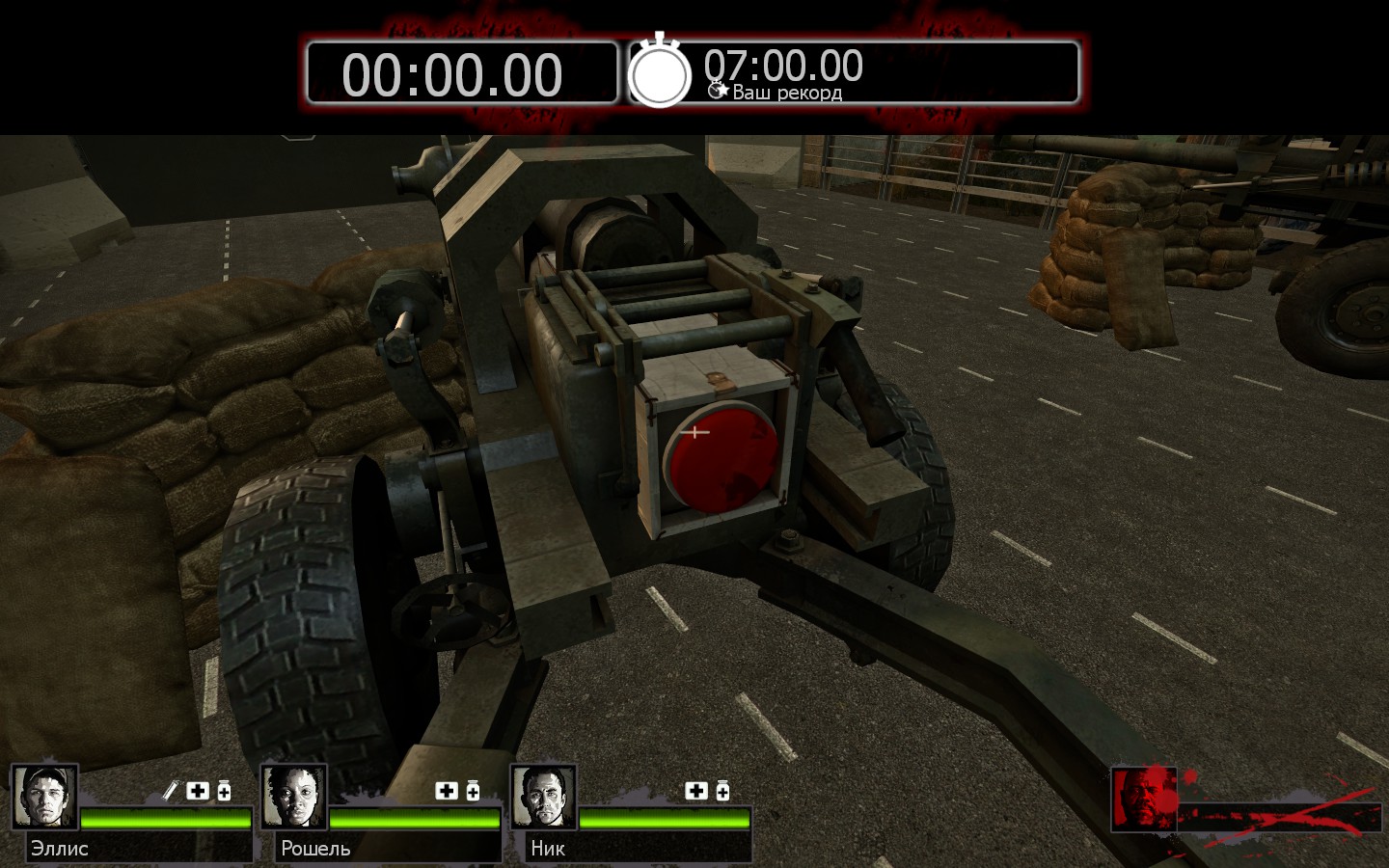Choose Nick's teammate portrait
Viewport: 1389px width, 868px height.
544,797
